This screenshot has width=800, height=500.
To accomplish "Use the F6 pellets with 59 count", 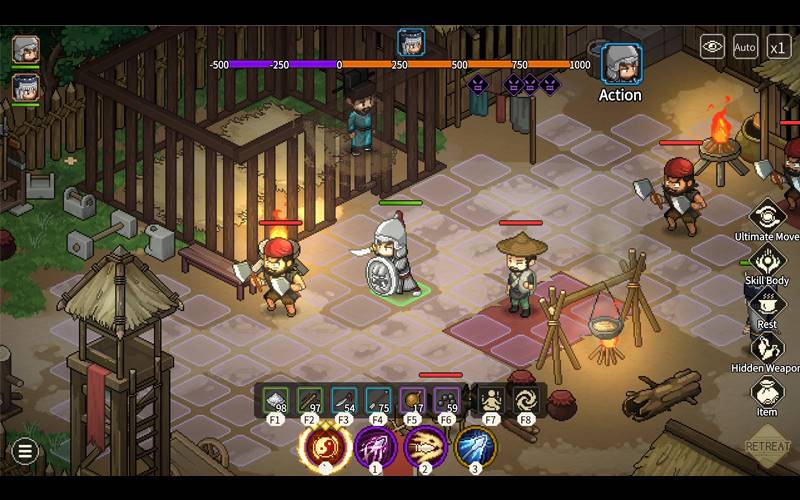I will point(446,400).
